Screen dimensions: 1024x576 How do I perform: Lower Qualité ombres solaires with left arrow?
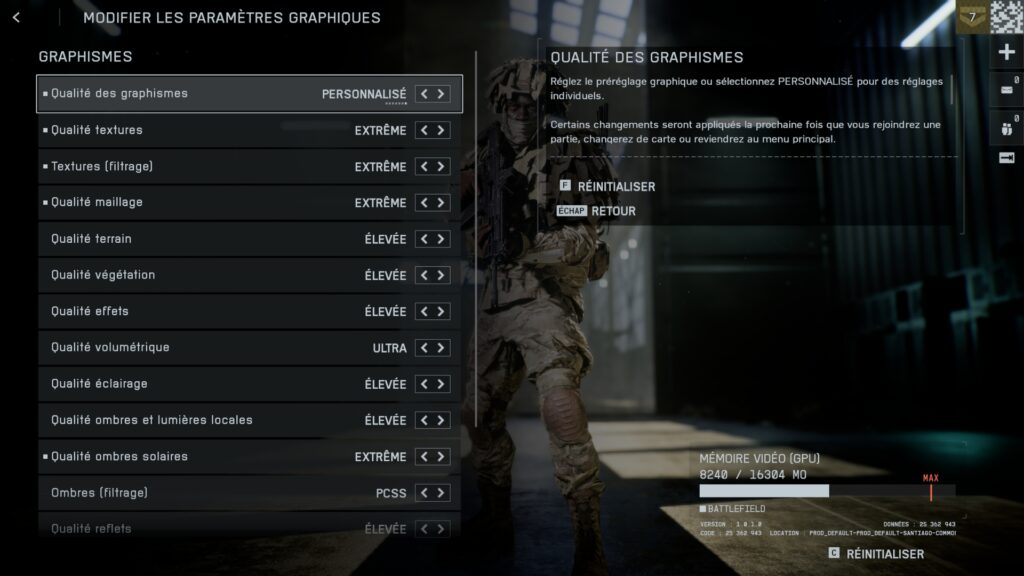[x=424, y=457]
